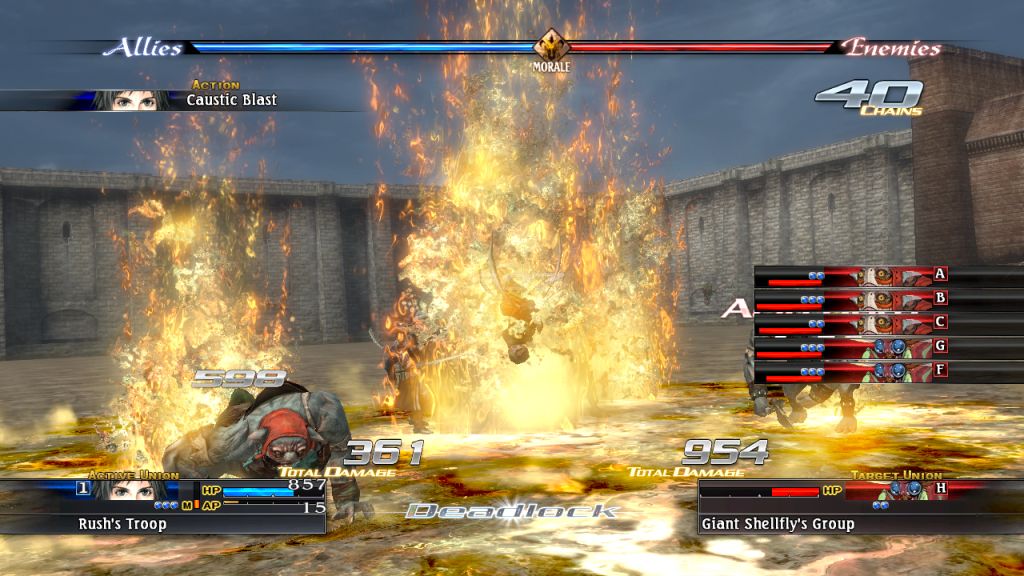Select enemy union row labeled B
Viewport: 1024px width, 576px height.
pyautogui.click(x=852, y=298)
